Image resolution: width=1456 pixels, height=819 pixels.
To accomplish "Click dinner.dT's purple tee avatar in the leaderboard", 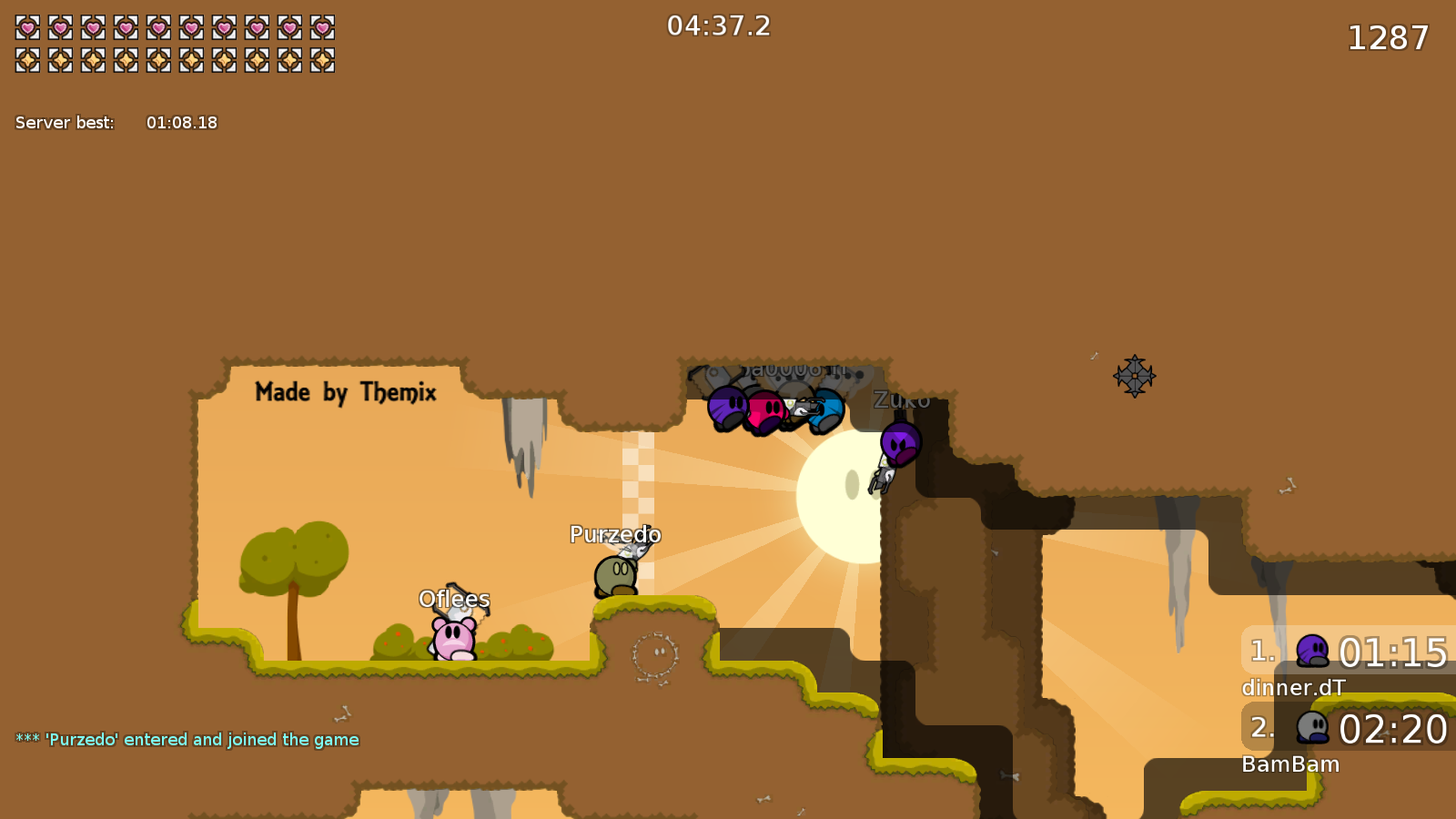I will [1310, 652].
